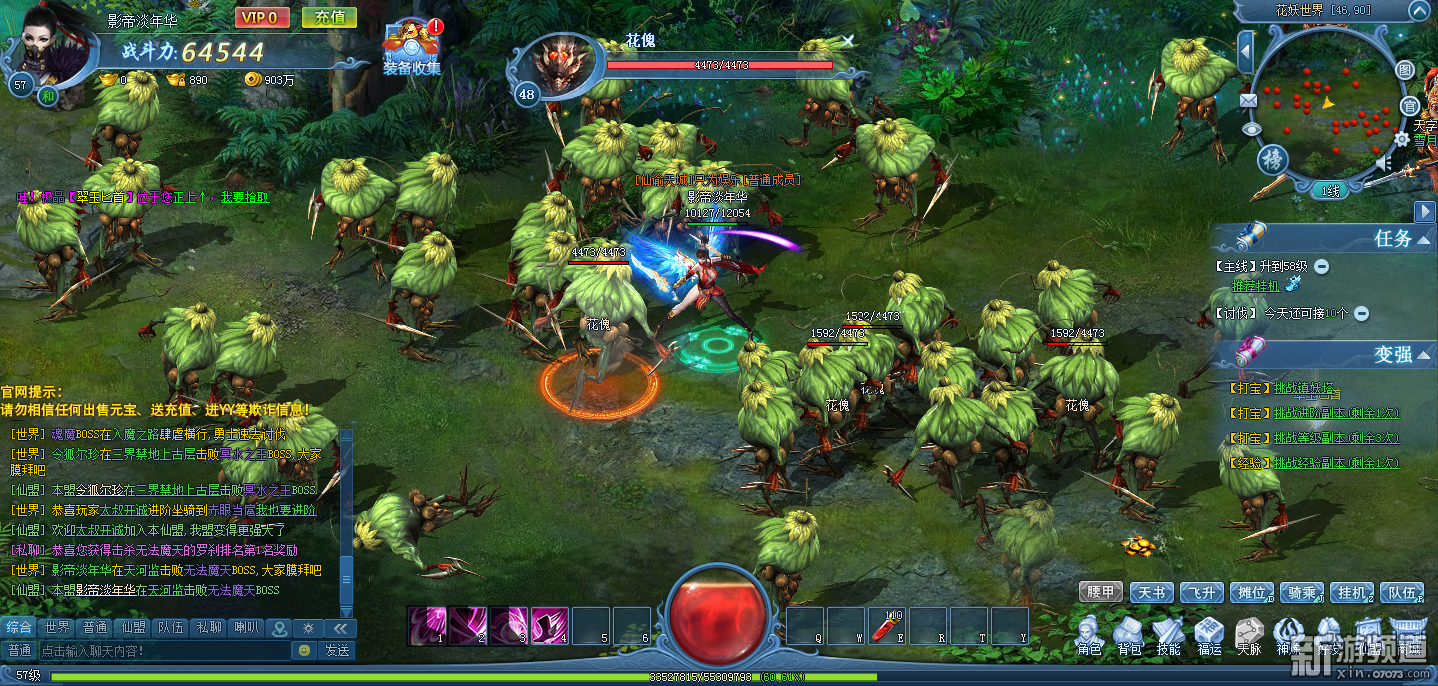
Task: Open the emoji picker in chat
Action: point(304,651)
